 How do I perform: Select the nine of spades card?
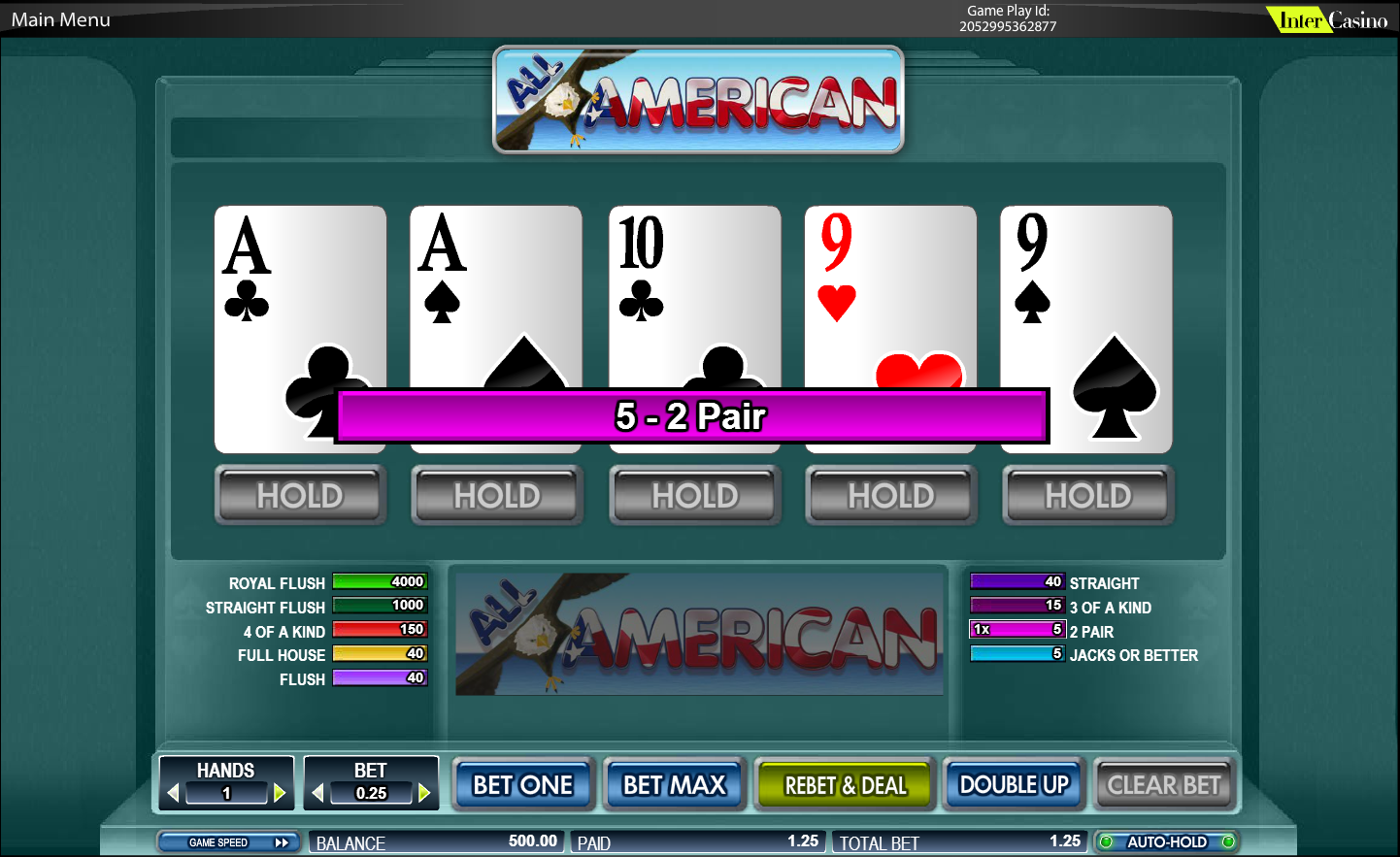1086,291
